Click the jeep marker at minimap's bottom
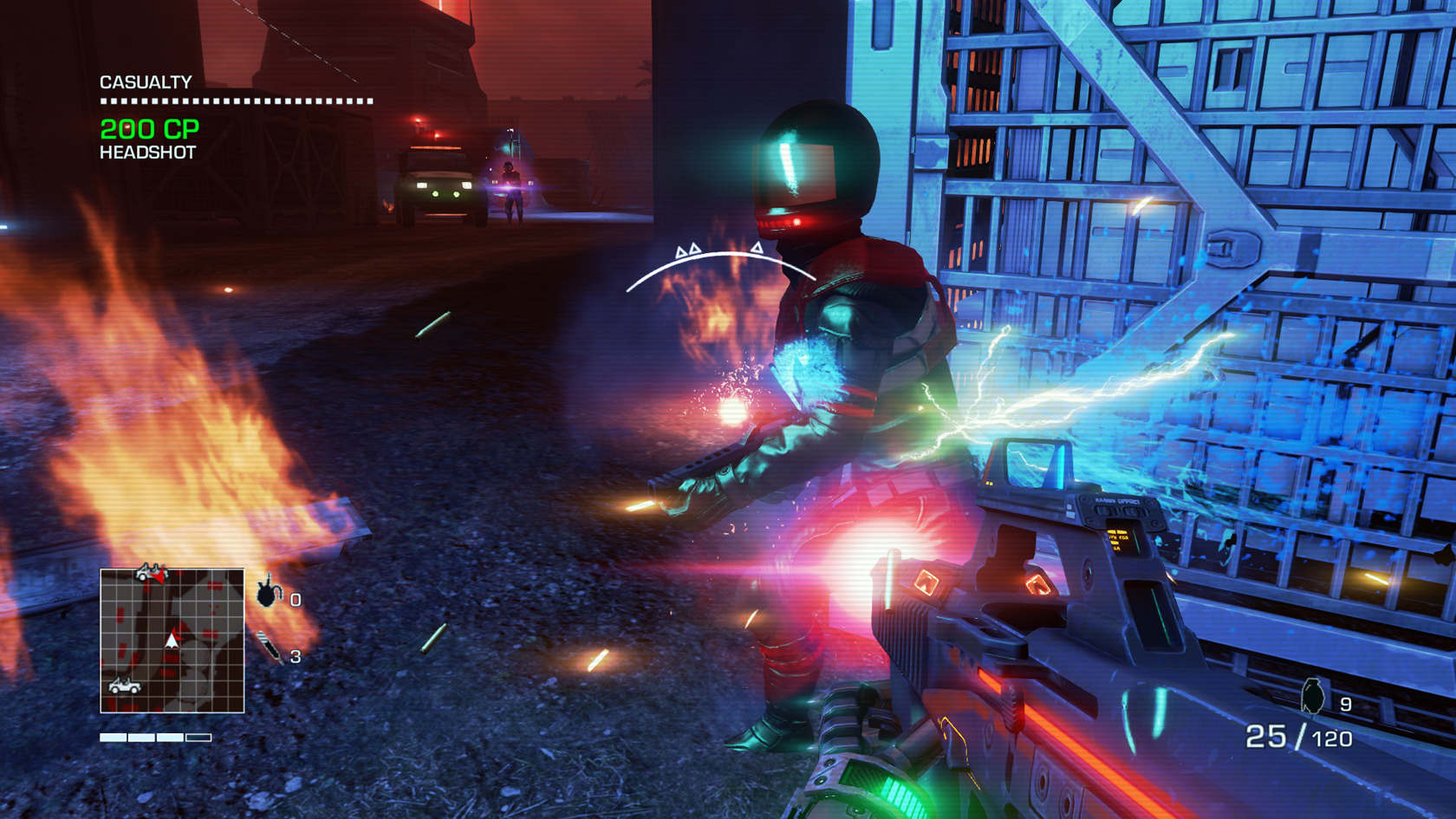This screenshot has height=819, width=1456. click(125, 686)
